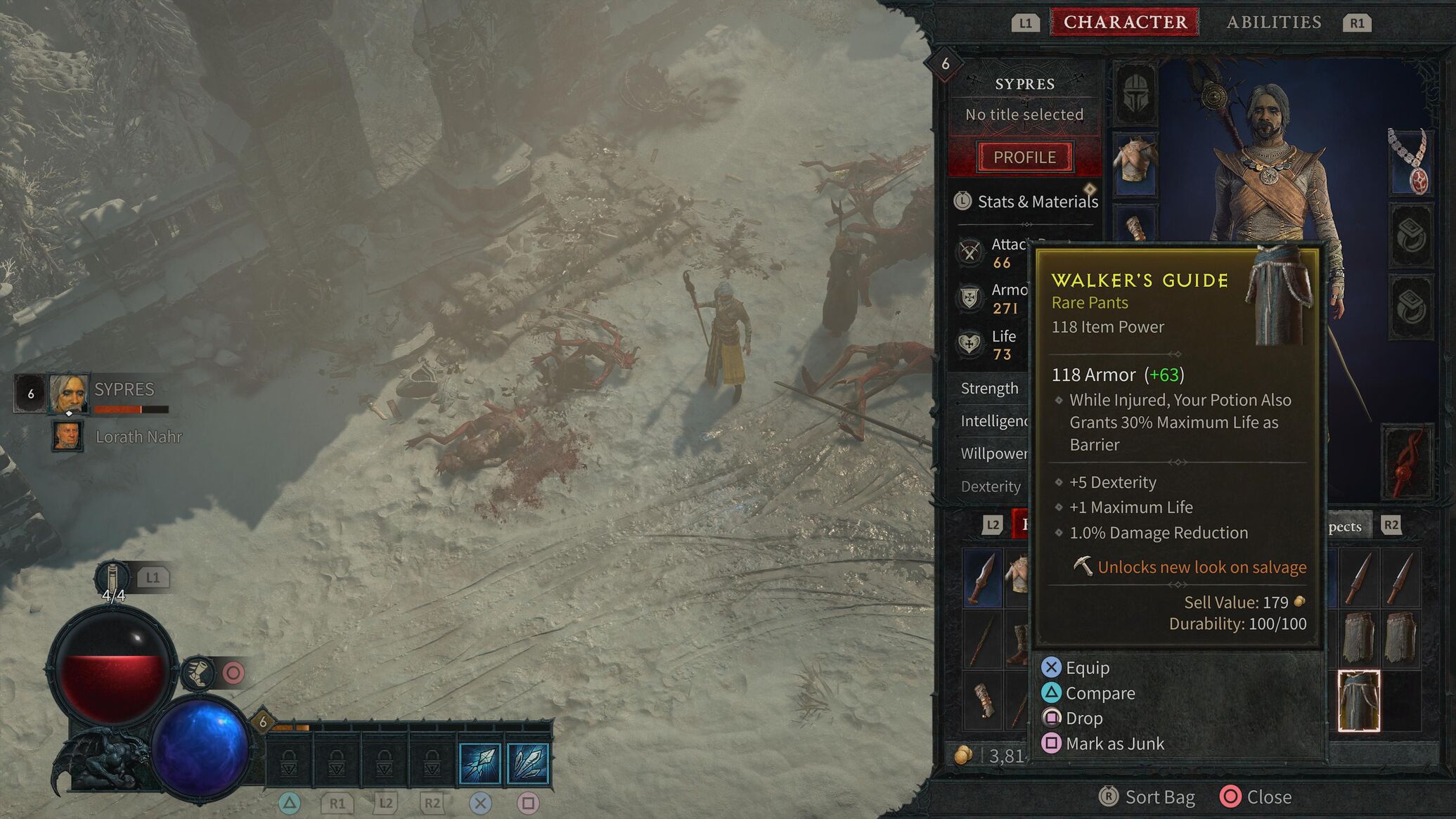Select the equipped chest armor slot
The width and height of the screenshot is (1456, 819).
tap(1135, 163)
